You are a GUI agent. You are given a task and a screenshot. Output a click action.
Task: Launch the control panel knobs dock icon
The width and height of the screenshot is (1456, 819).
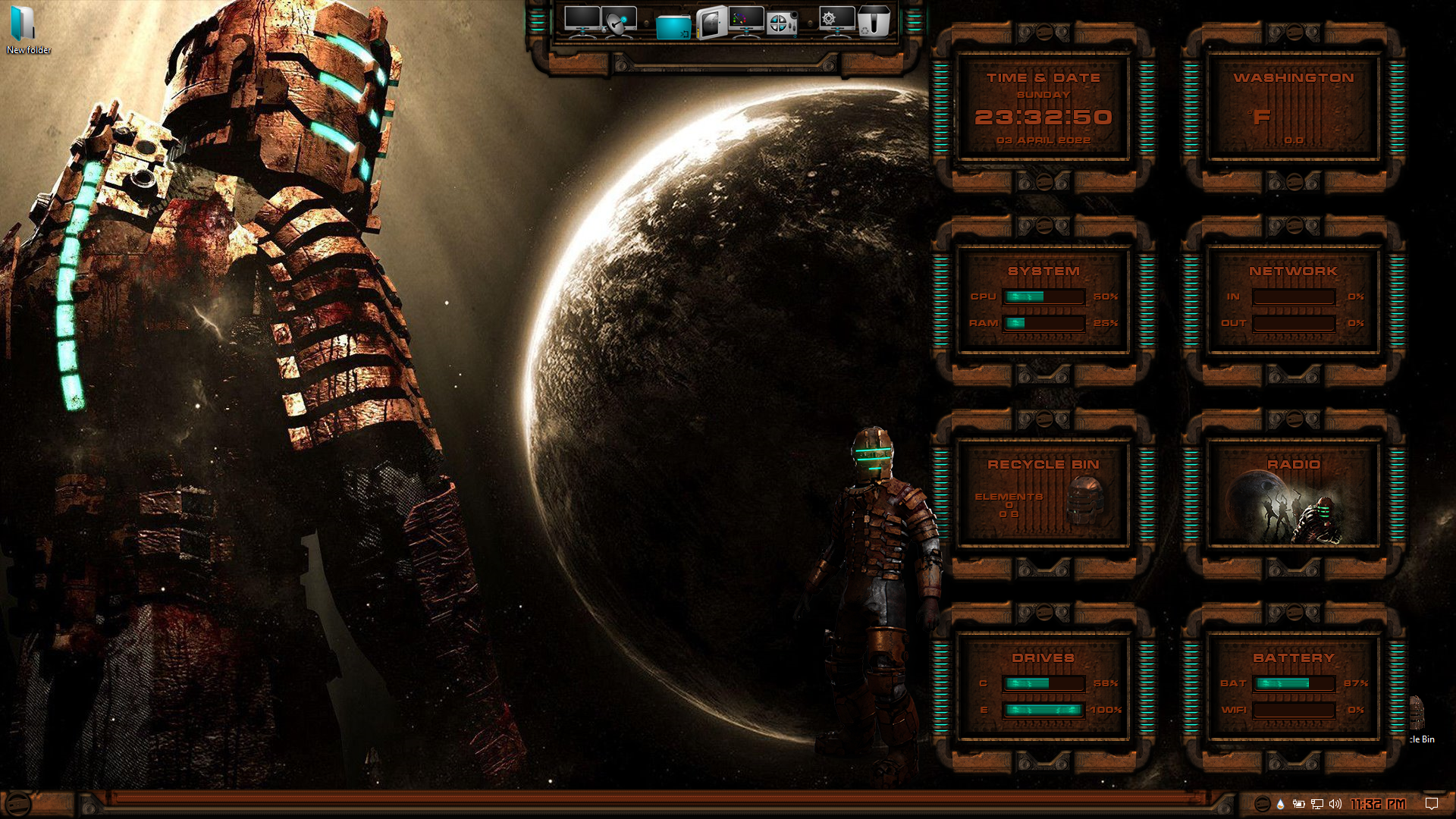(782, 24)
